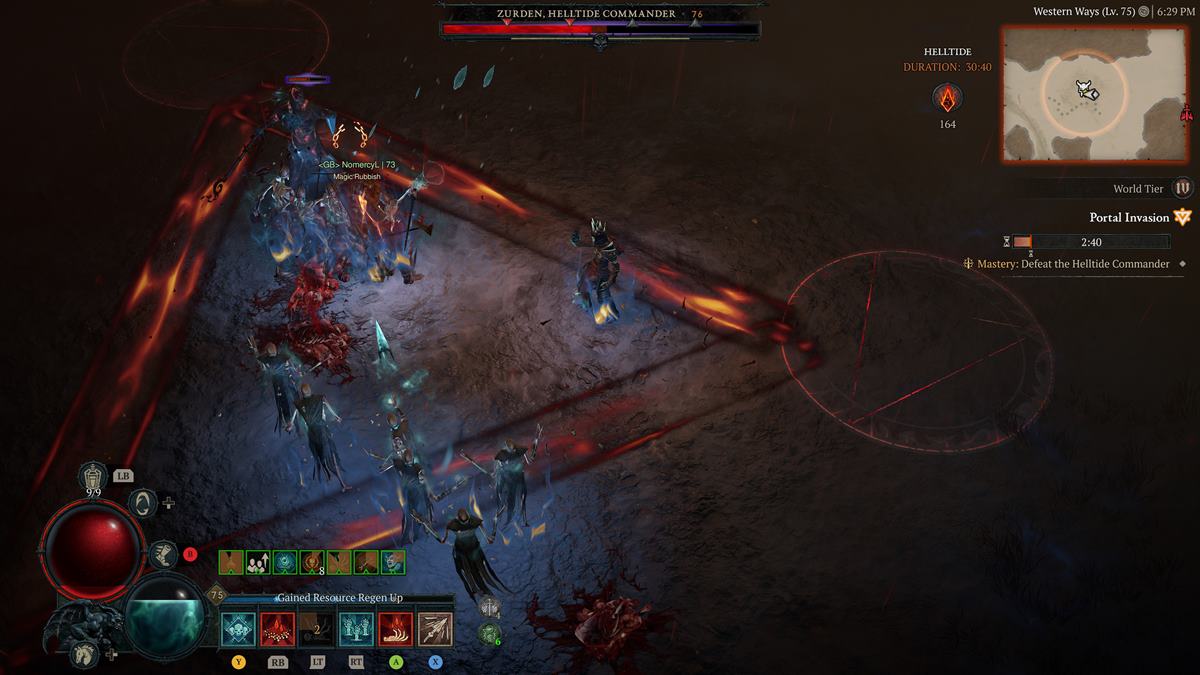Cast the red spikes skill with sparks
Image resolution: width=1200 pixels, height=675 pixels.
278,629
